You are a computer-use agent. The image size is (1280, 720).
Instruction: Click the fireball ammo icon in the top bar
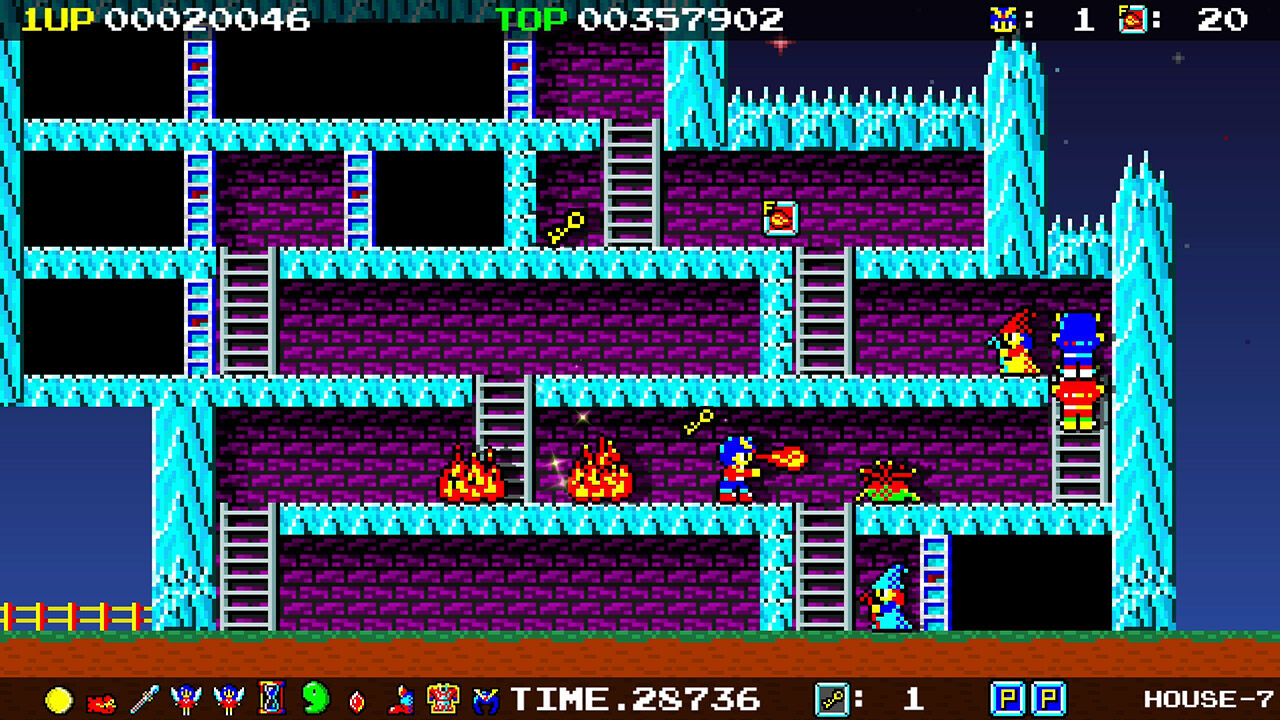click(1131, 17)
